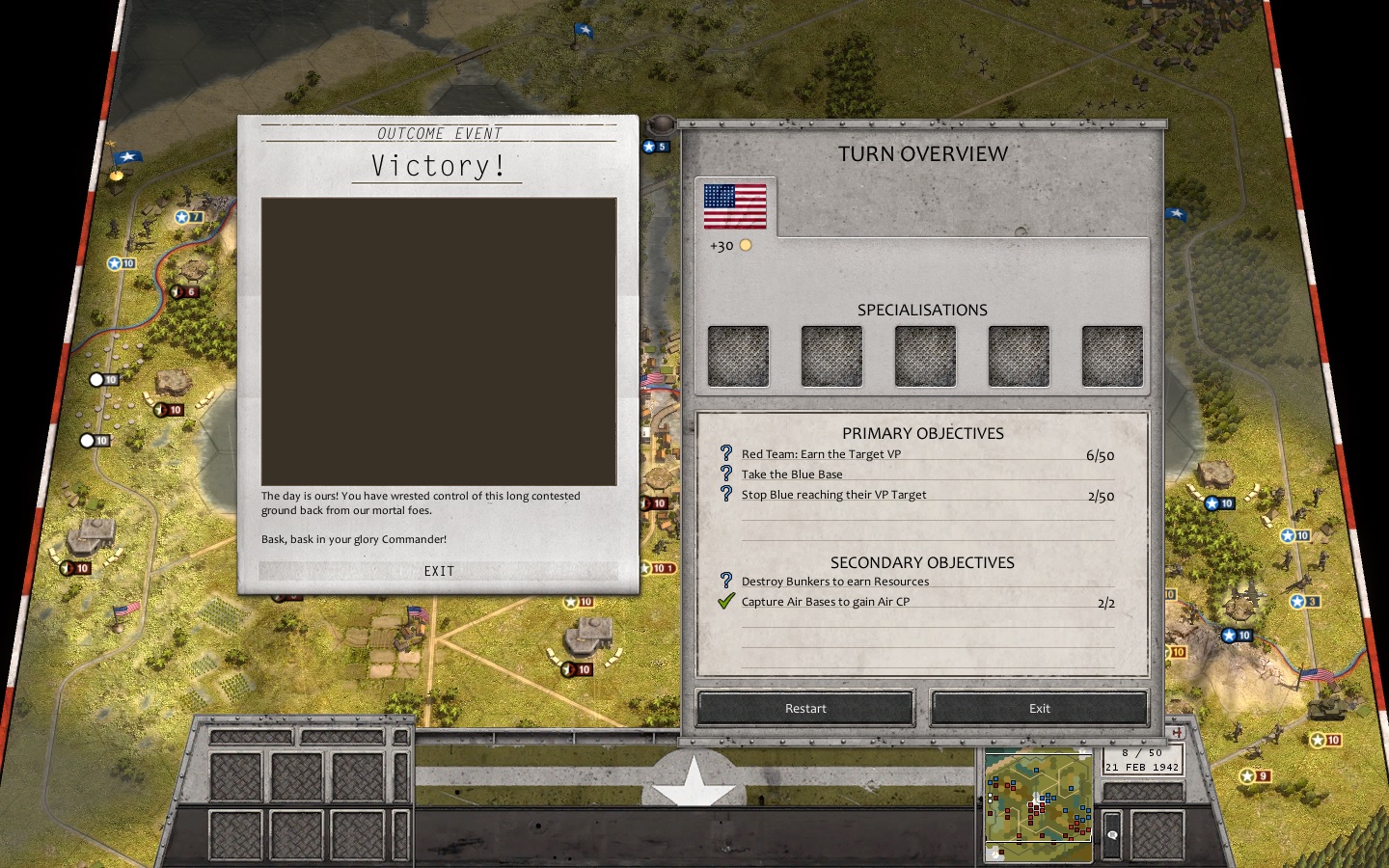Exit the Victory outcome event dialog
Image resolution: width=1389 pixels, height=868 pixels.
point(439,571)
